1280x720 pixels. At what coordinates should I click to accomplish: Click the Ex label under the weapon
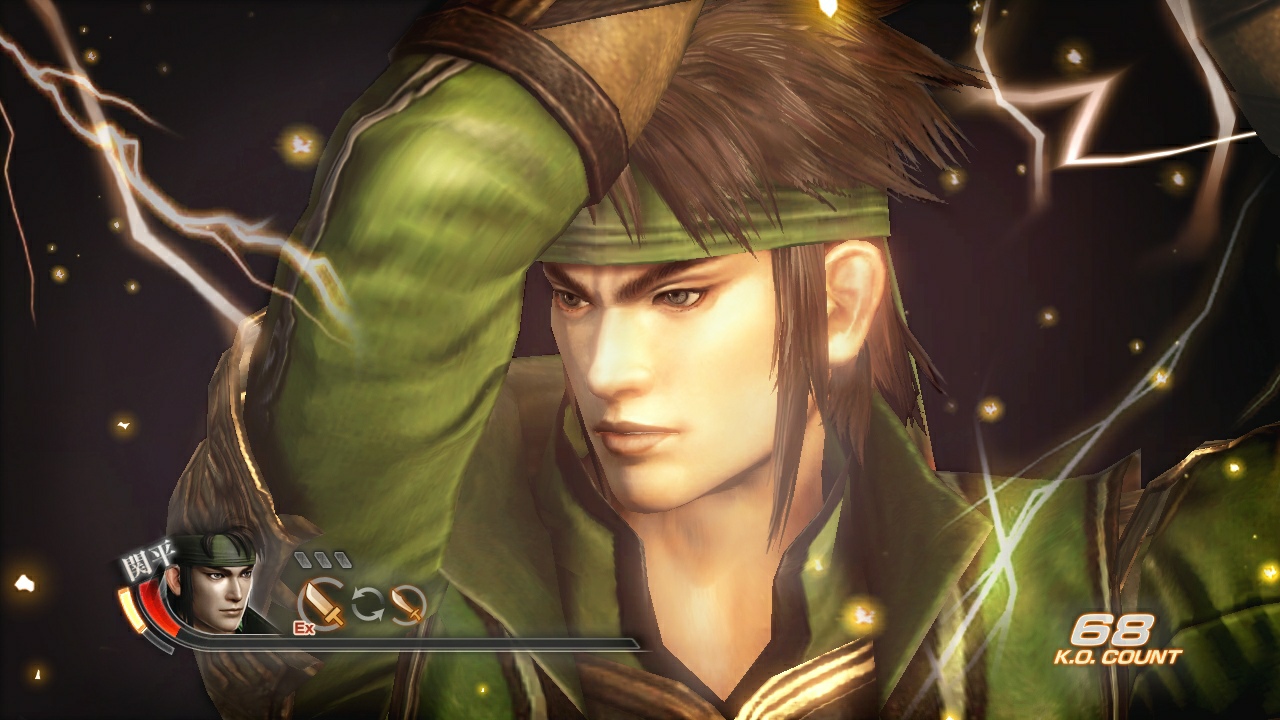pyautogui.click(x=305, y=627)
